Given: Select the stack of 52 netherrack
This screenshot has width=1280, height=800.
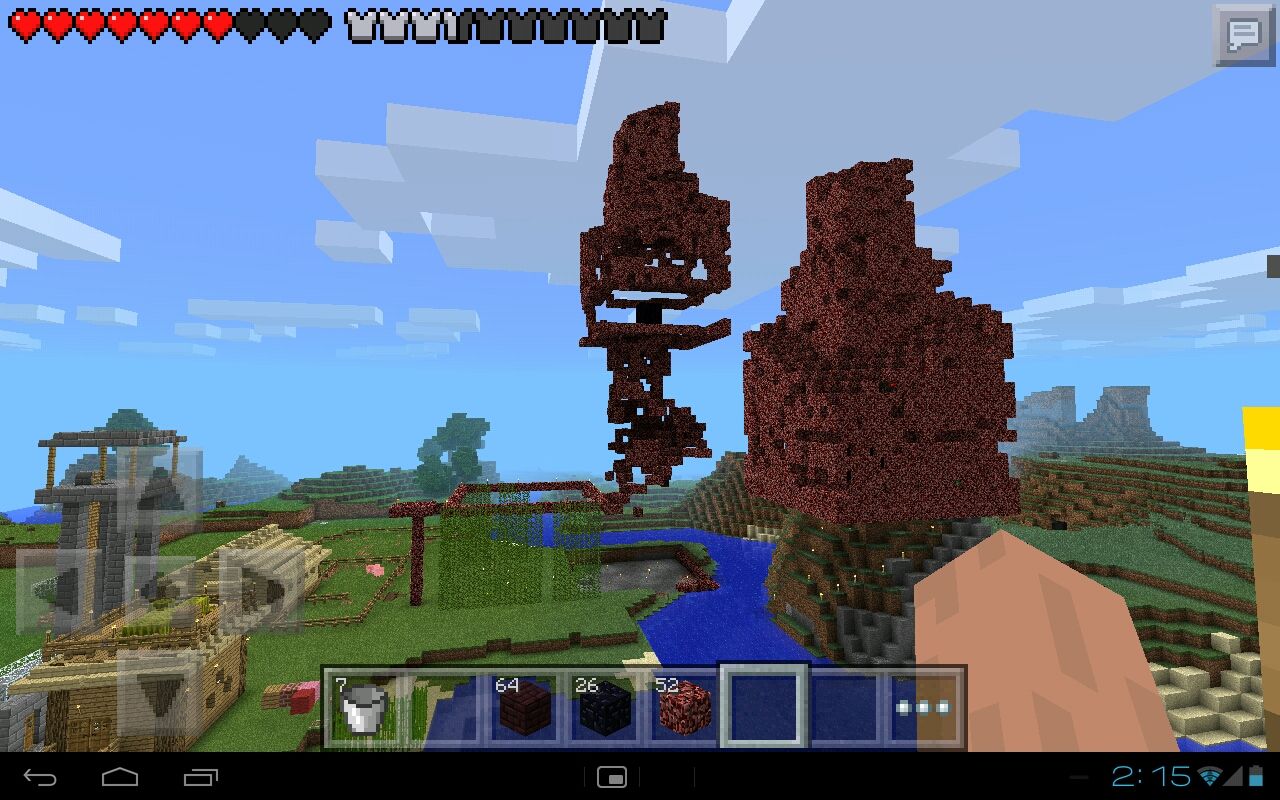Looking at the screenshot, I should (x=684, y=706).
